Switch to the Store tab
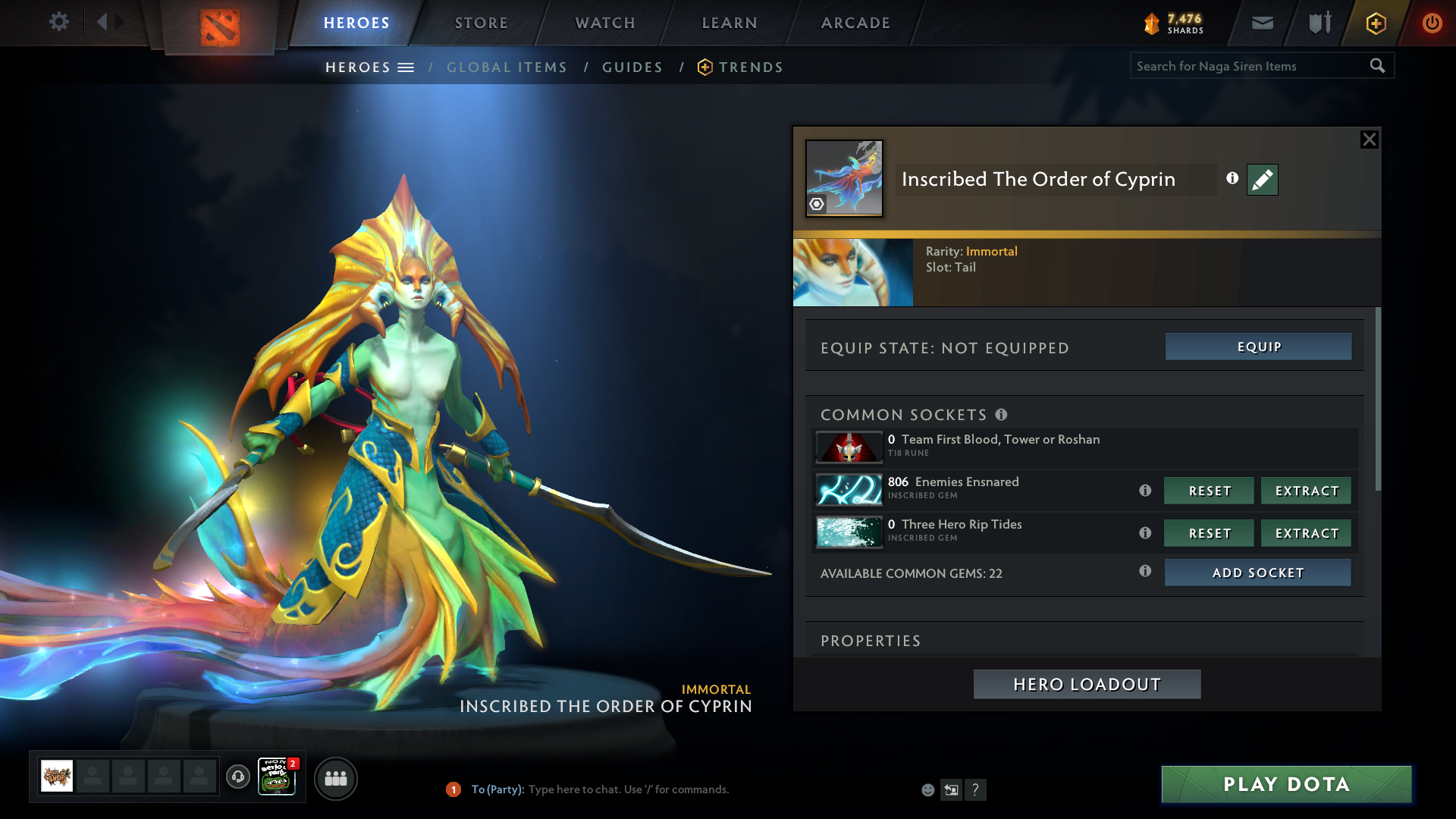Viewport: 1456px width, 819px height. (481, 23)
